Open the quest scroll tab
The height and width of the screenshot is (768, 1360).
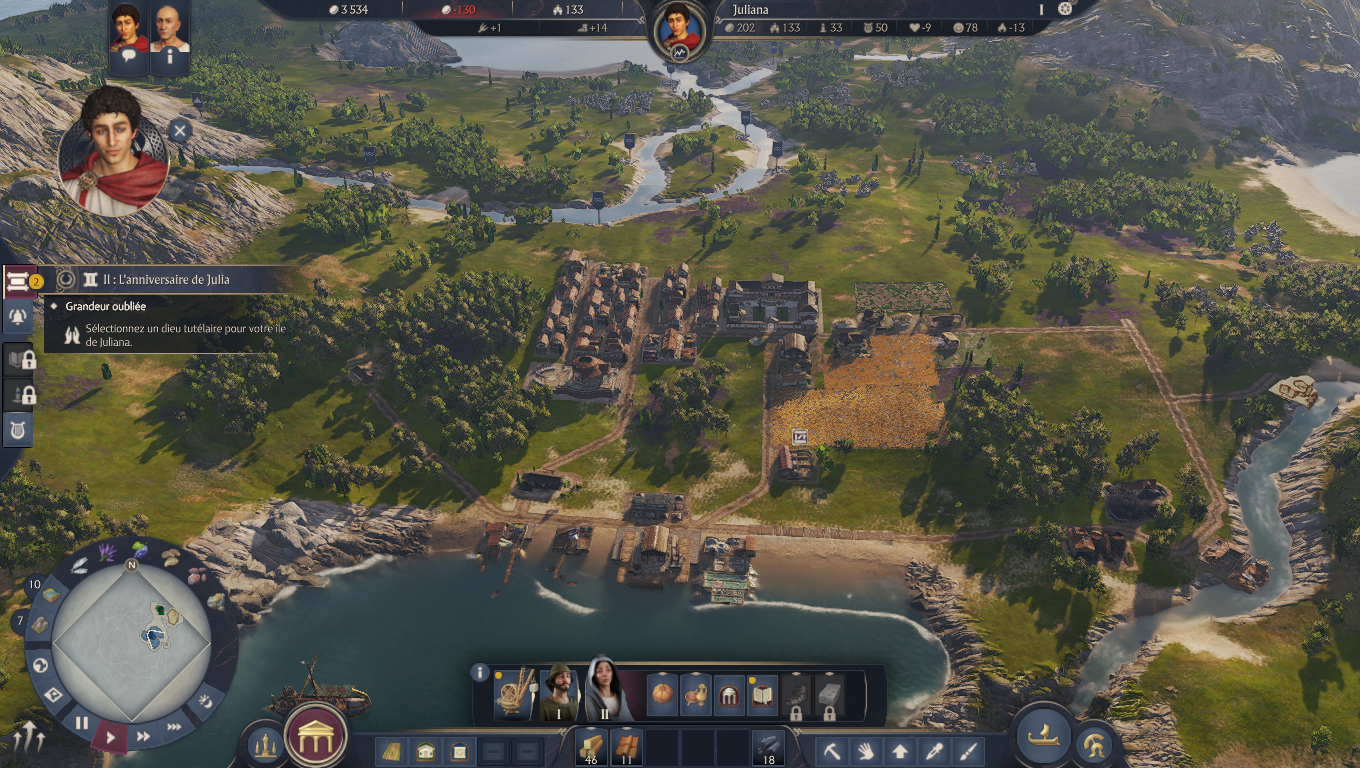click(17, 282)
